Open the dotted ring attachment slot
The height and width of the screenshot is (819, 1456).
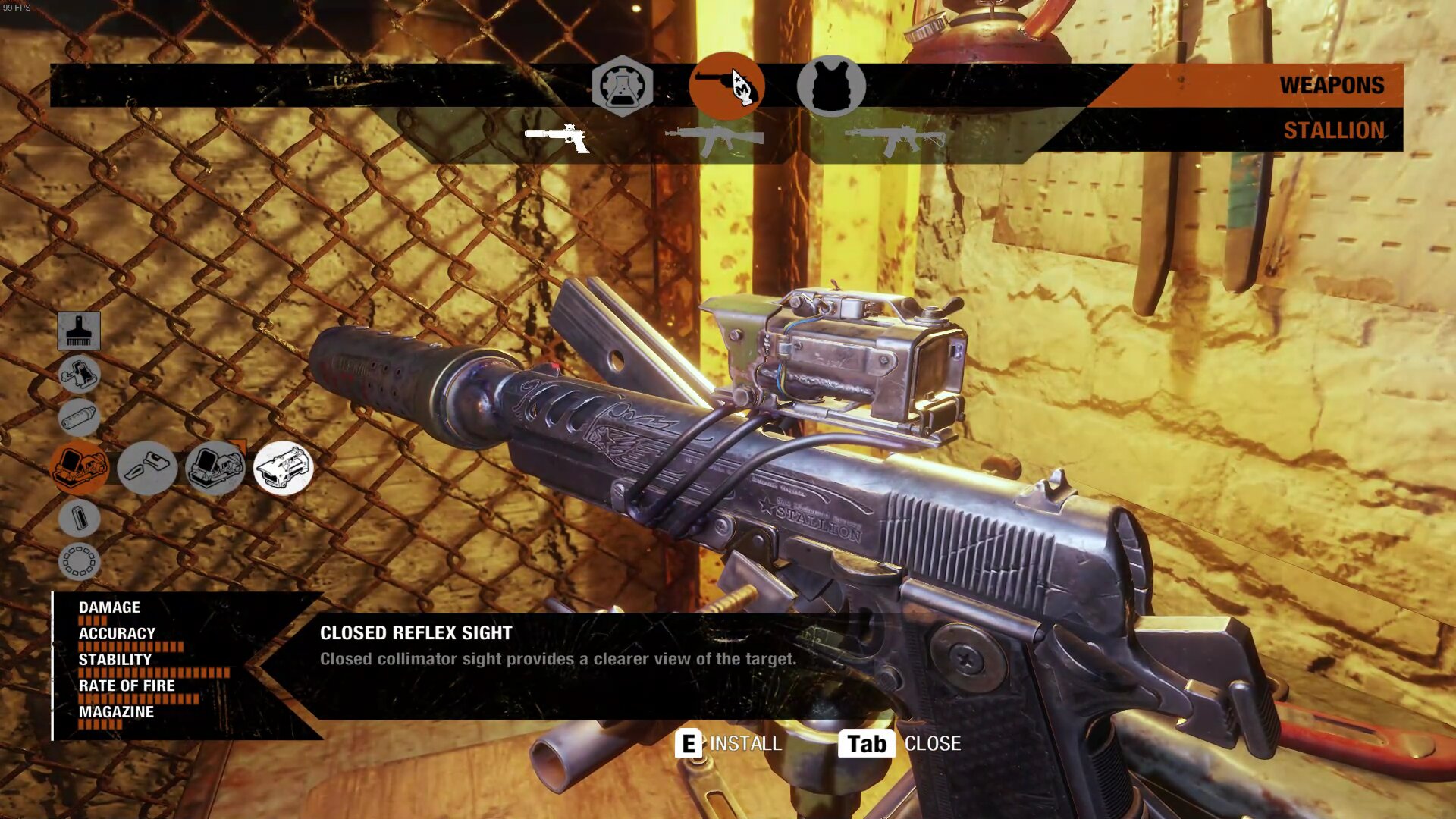tap(79, 562)
